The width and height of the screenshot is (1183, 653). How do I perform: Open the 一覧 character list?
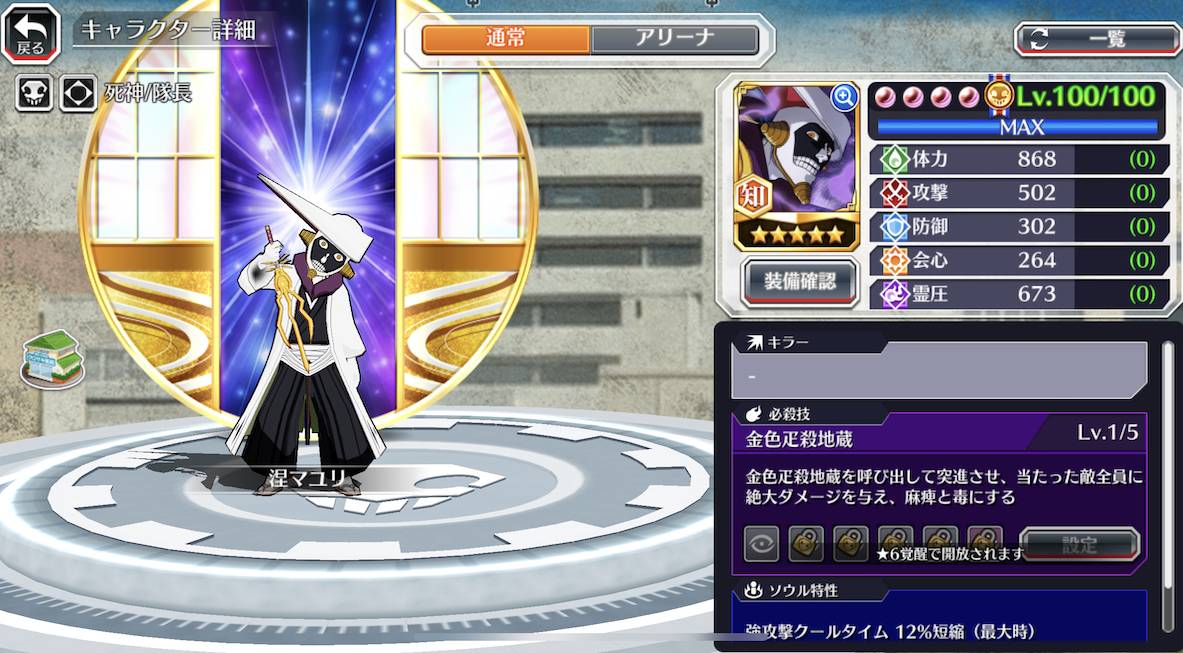pyautogui.click(x=1098, y=39)
